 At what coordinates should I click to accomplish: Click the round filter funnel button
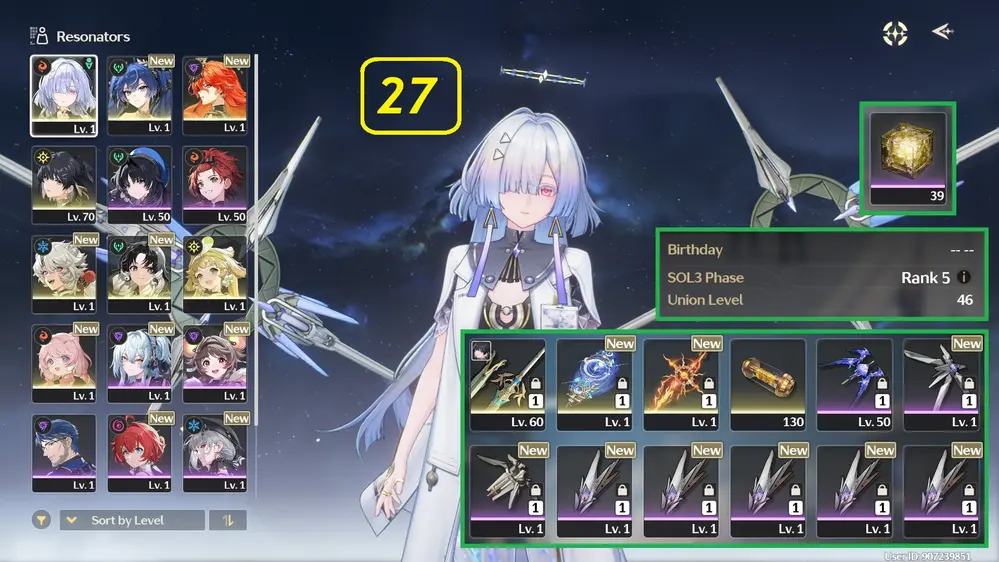(x=42, y=521)
